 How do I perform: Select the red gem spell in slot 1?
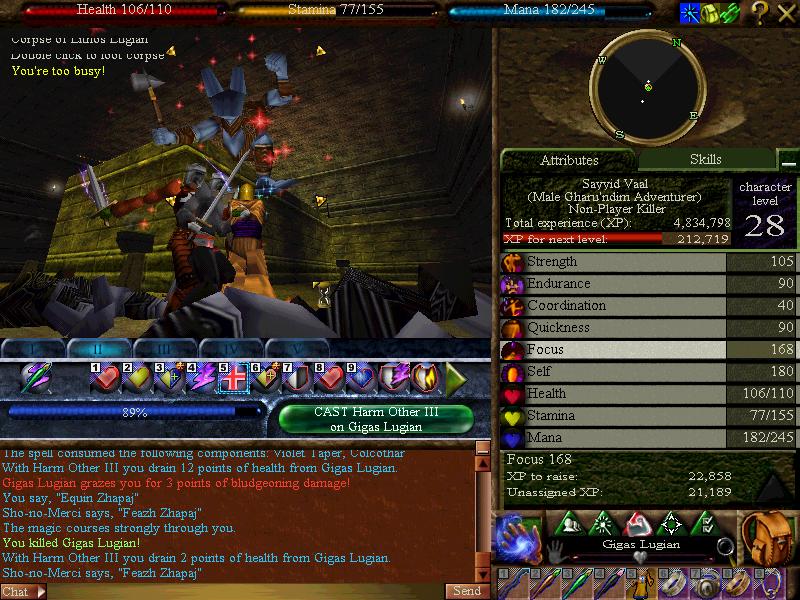(x=106, y=379)
